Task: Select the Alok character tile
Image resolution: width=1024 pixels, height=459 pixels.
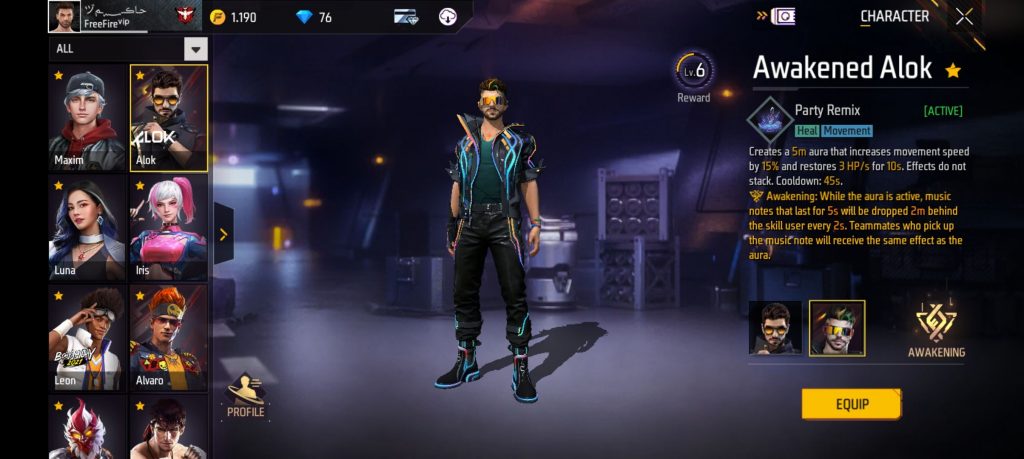Action: [168, 118]
